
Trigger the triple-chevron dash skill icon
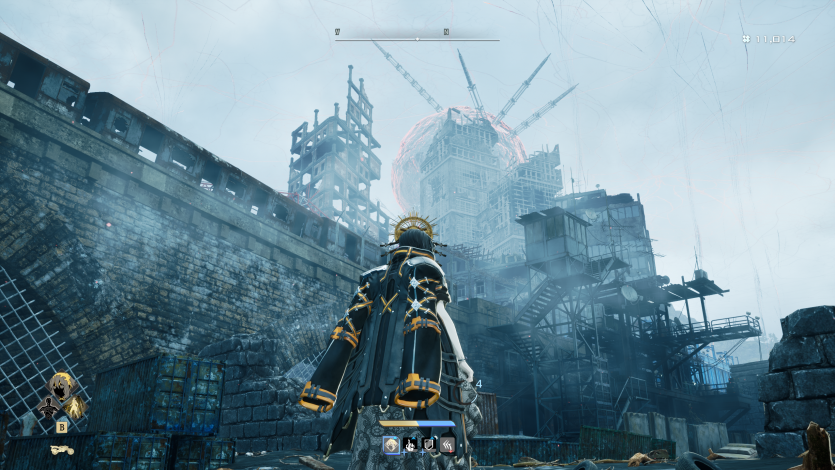(x=447, y=443)
